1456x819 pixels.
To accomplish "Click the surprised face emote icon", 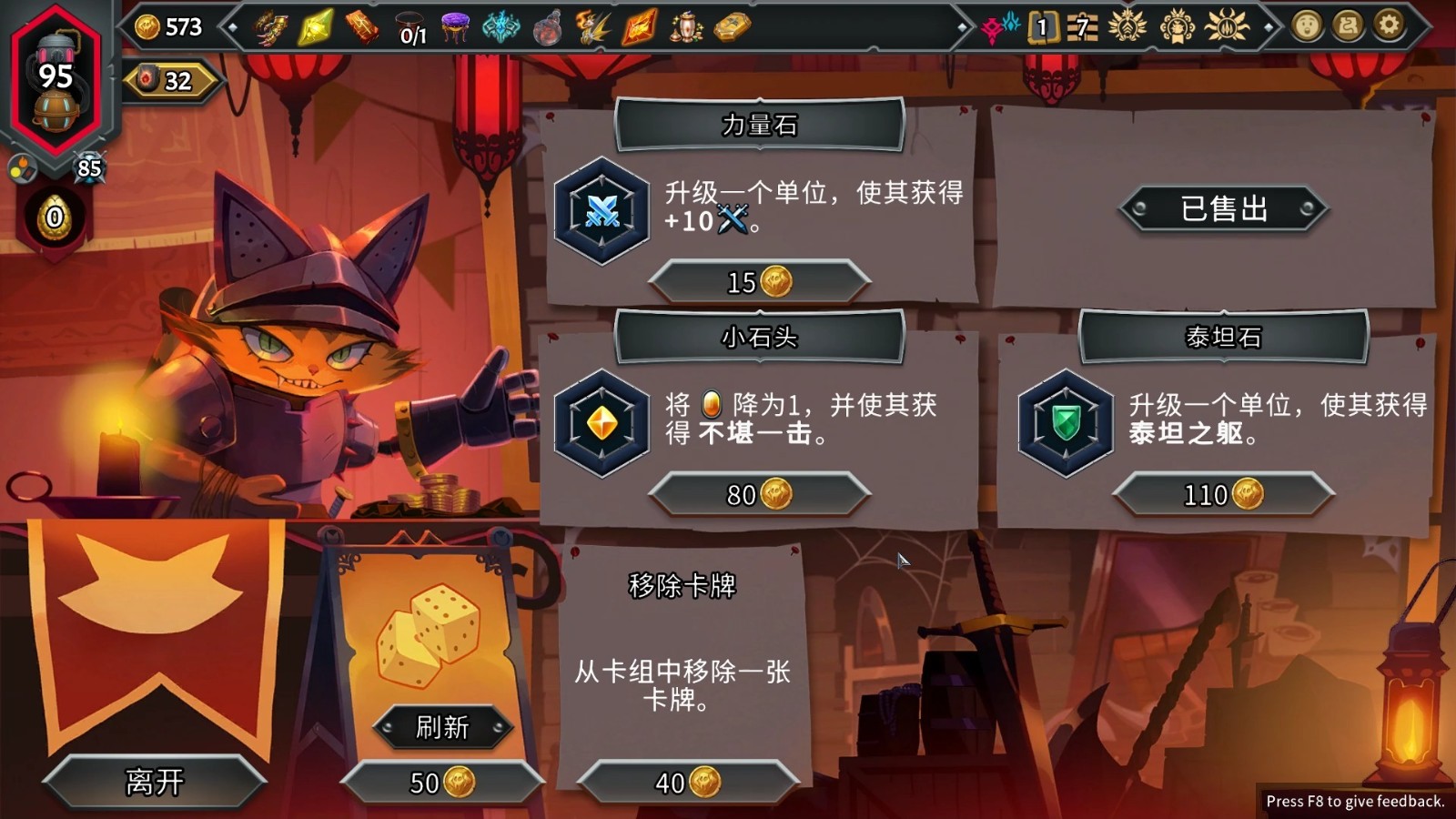I will coord(1306,27).
